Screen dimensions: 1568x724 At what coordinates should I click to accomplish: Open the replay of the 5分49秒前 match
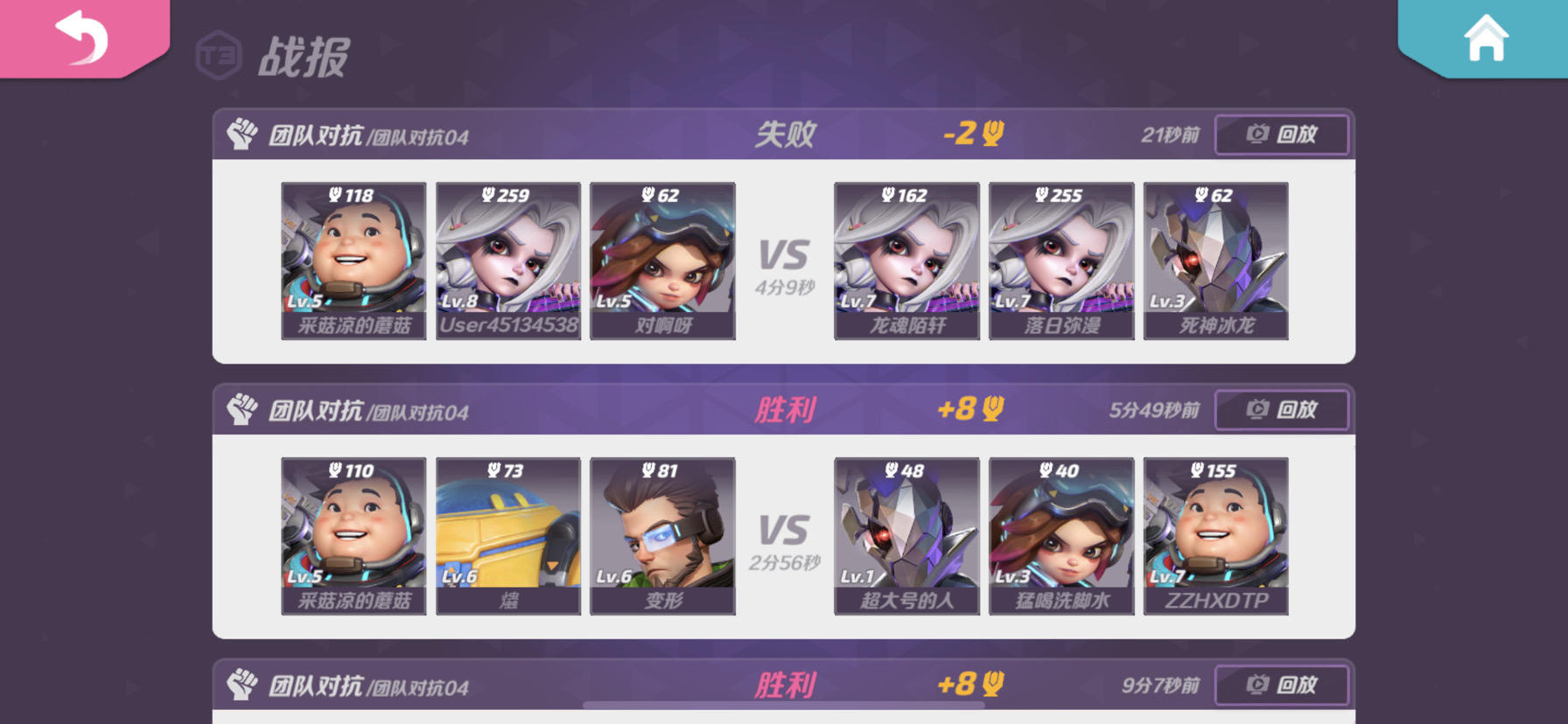[x=1281, y=409]
